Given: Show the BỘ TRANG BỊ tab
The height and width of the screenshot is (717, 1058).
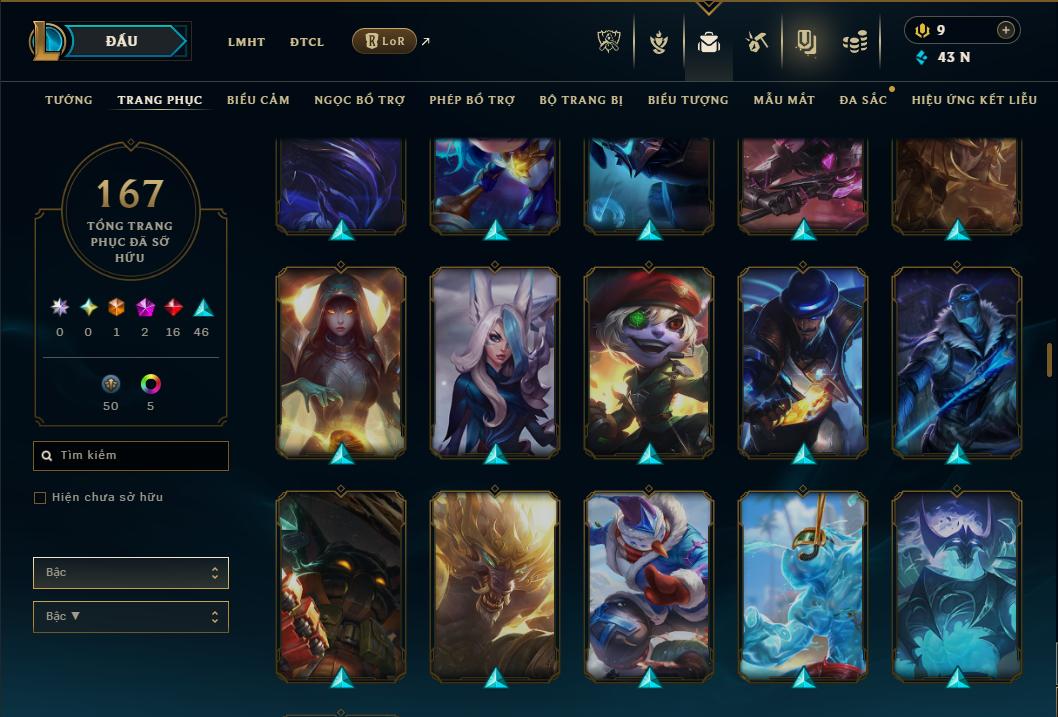Looking at the screenshot, I should click(581, 100).
